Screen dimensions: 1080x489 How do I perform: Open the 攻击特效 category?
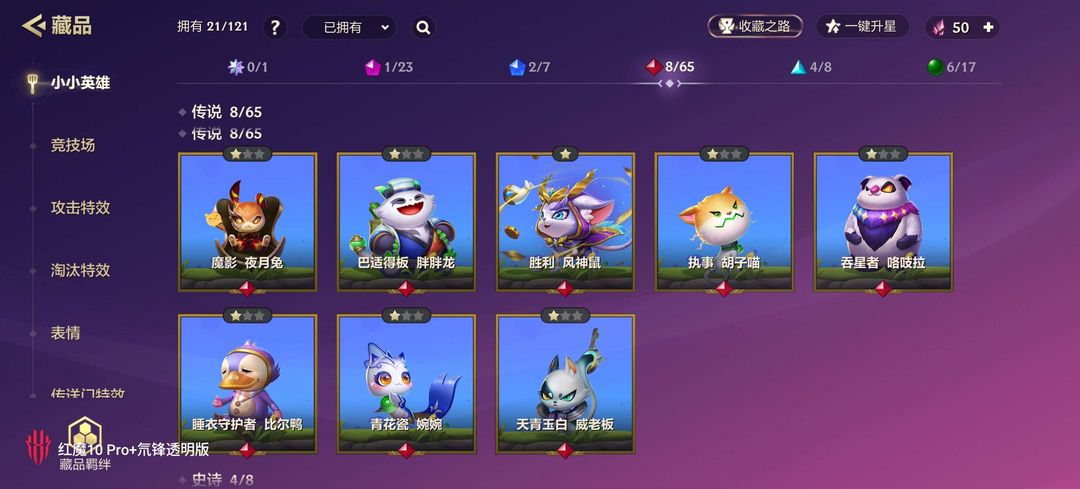[x=80, y=208]
